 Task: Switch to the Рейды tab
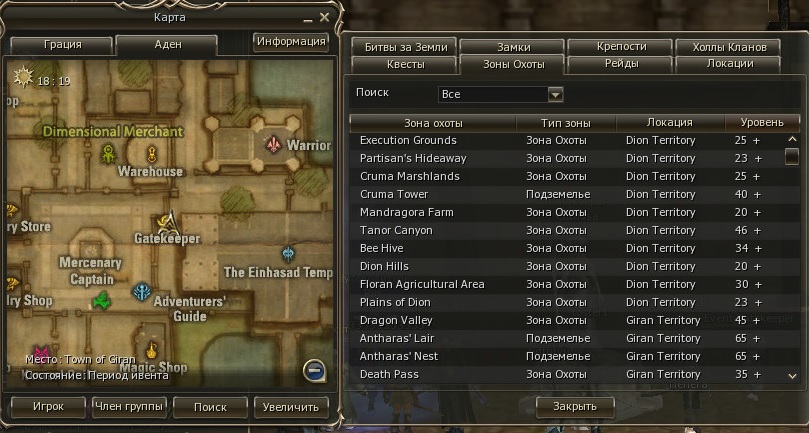[x=621, y=64]
